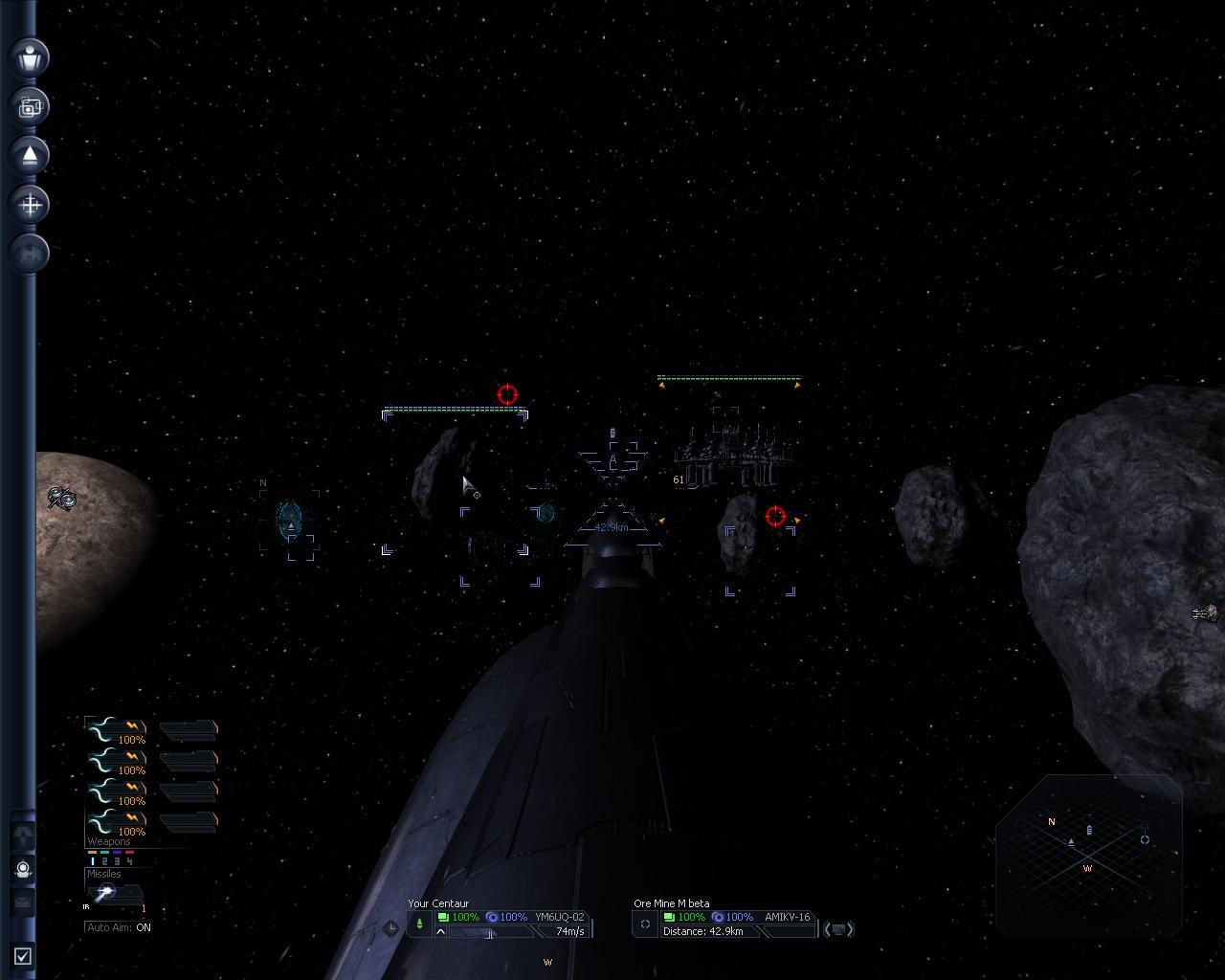
Task: Select the ship triangle sidebar button
Action: coord(30,155)
